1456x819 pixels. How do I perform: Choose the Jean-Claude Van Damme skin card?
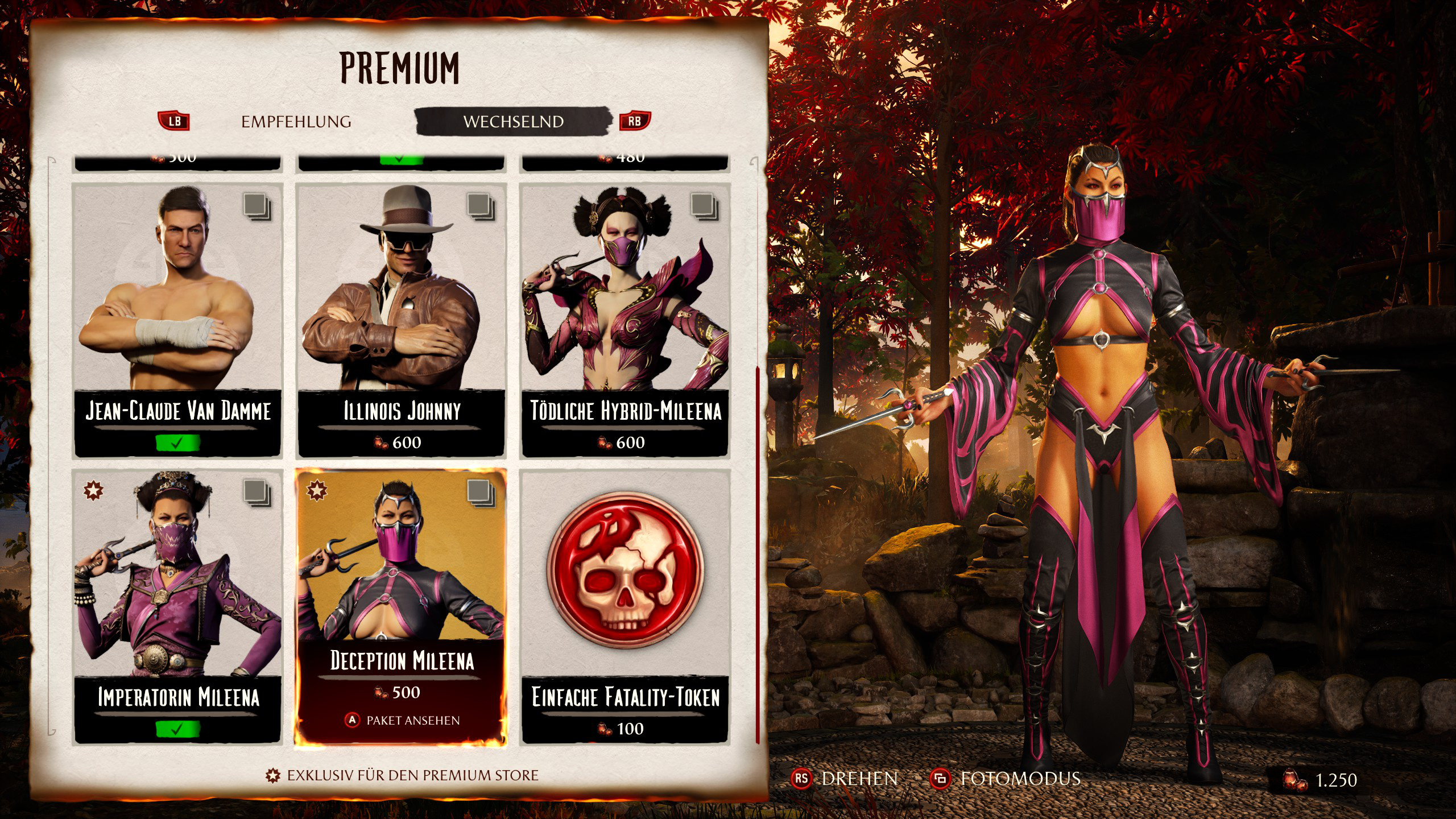pos(177,320)
